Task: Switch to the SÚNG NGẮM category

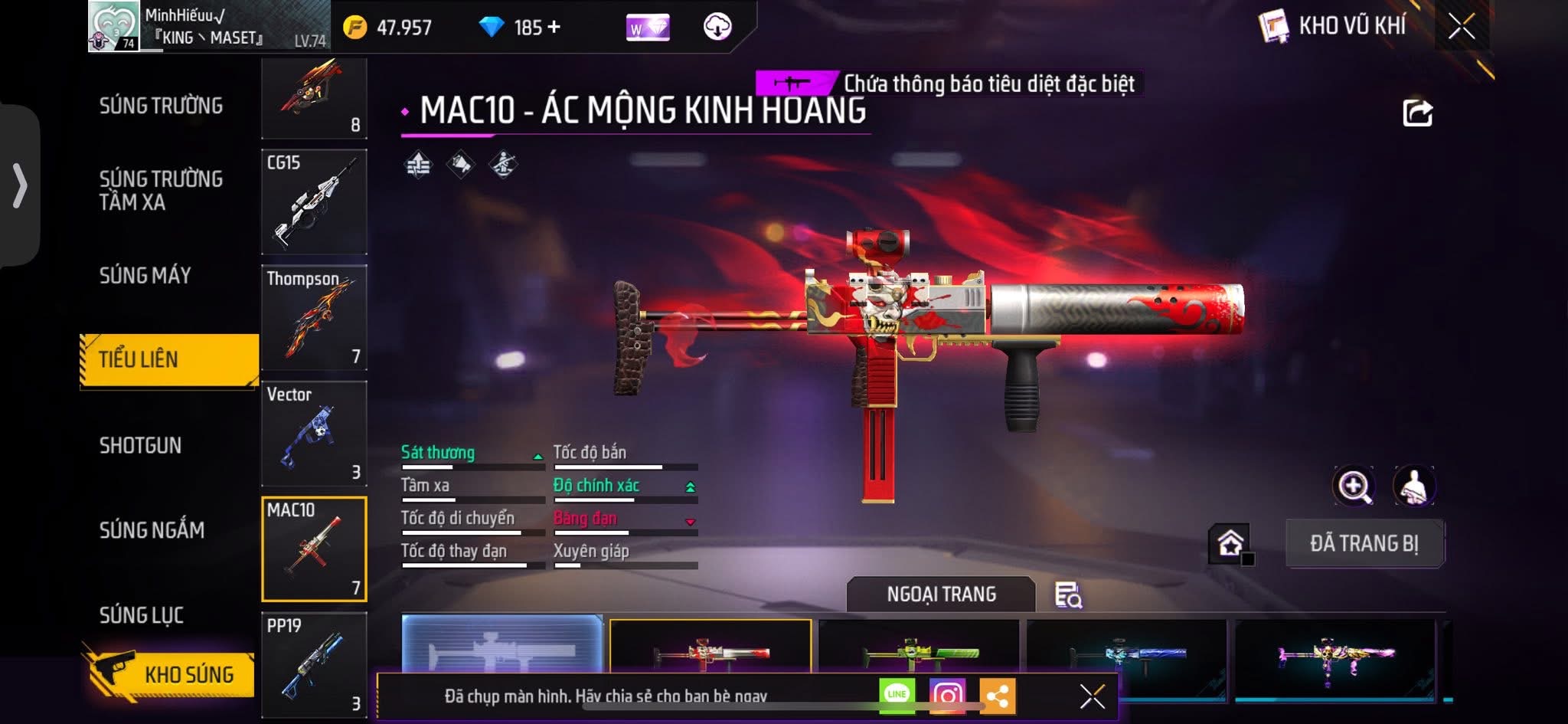Action: tap(152, 529)
